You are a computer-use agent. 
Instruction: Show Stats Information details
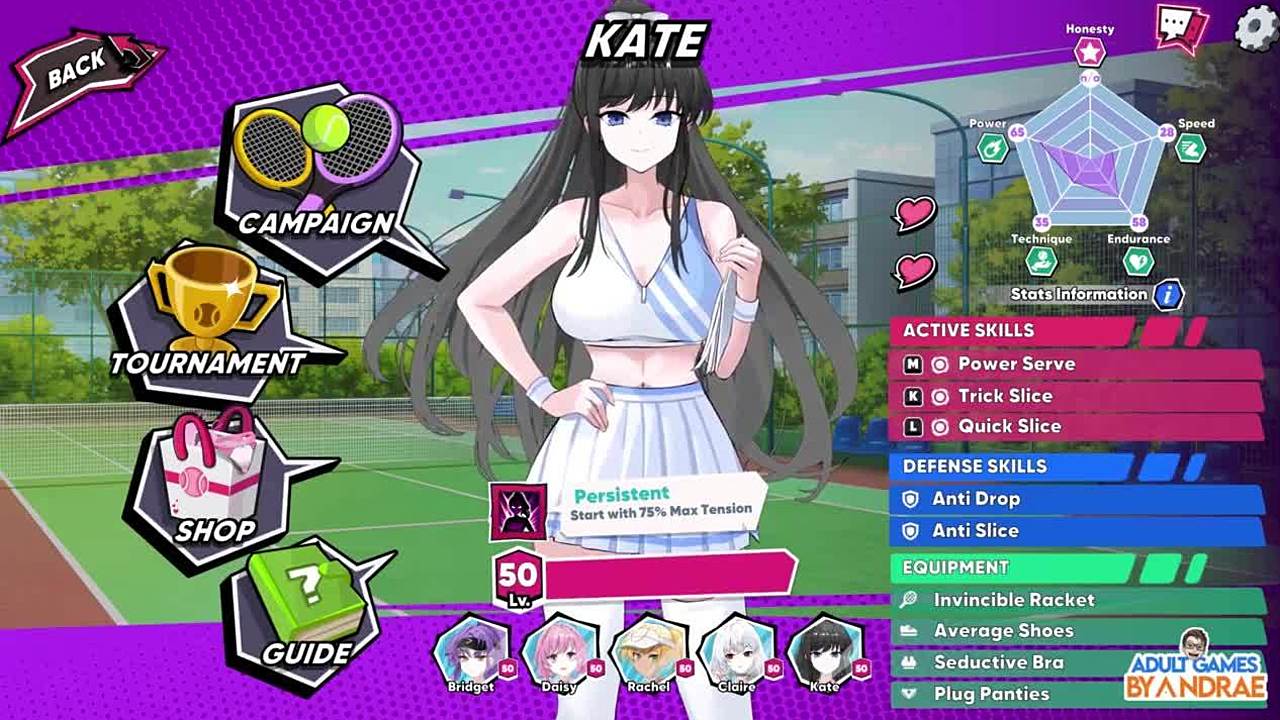click(x=1167, y=295)
